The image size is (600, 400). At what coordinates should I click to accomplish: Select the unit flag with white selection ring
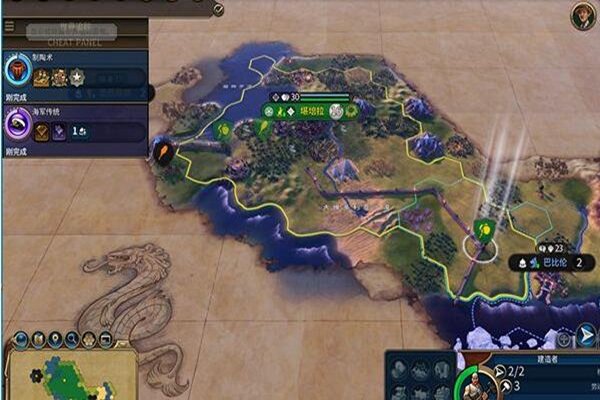pos(484,230)
